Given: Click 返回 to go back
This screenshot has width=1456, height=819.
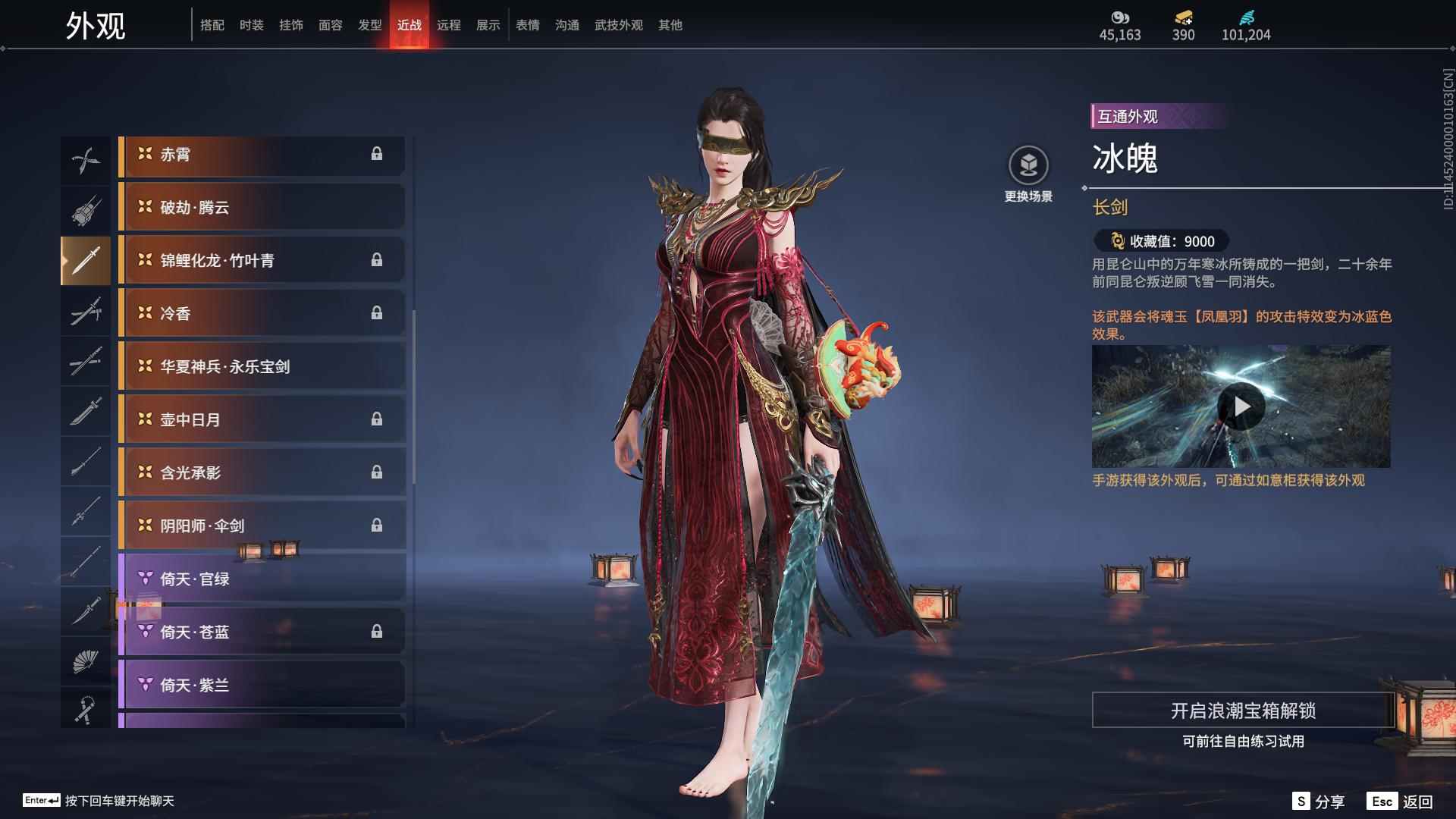Looking at the screenshot, I should pyautogui.click(x=1400, y=802).
